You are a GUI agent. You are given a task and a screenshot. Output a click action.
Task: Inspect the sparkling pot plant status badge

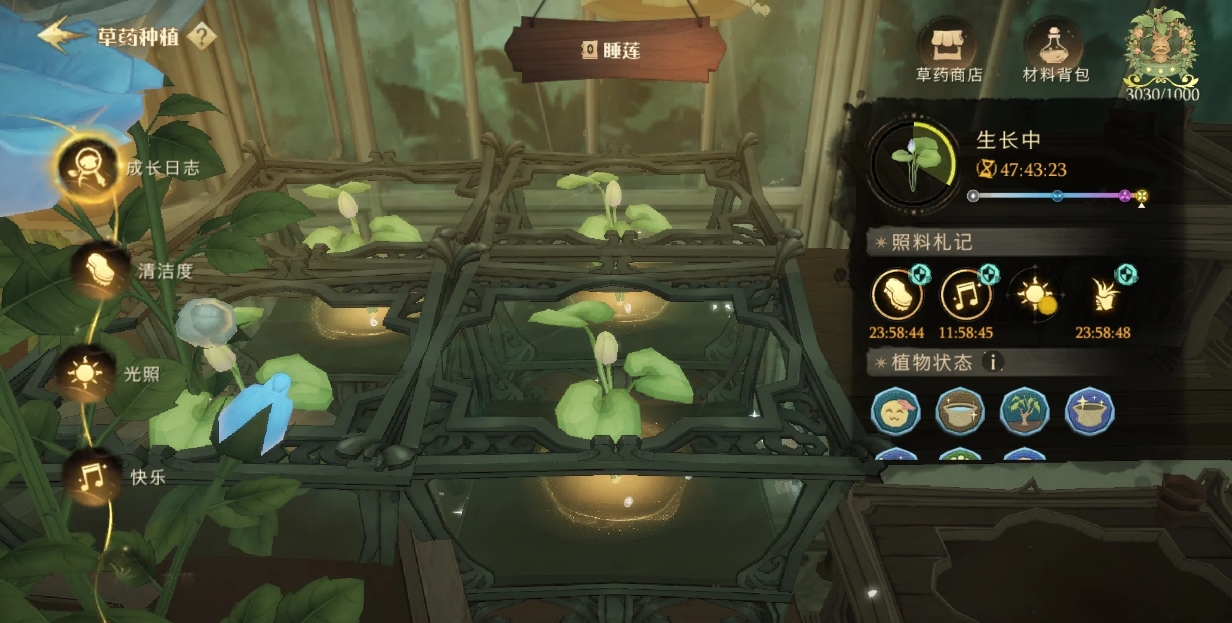coord(1090,412)
